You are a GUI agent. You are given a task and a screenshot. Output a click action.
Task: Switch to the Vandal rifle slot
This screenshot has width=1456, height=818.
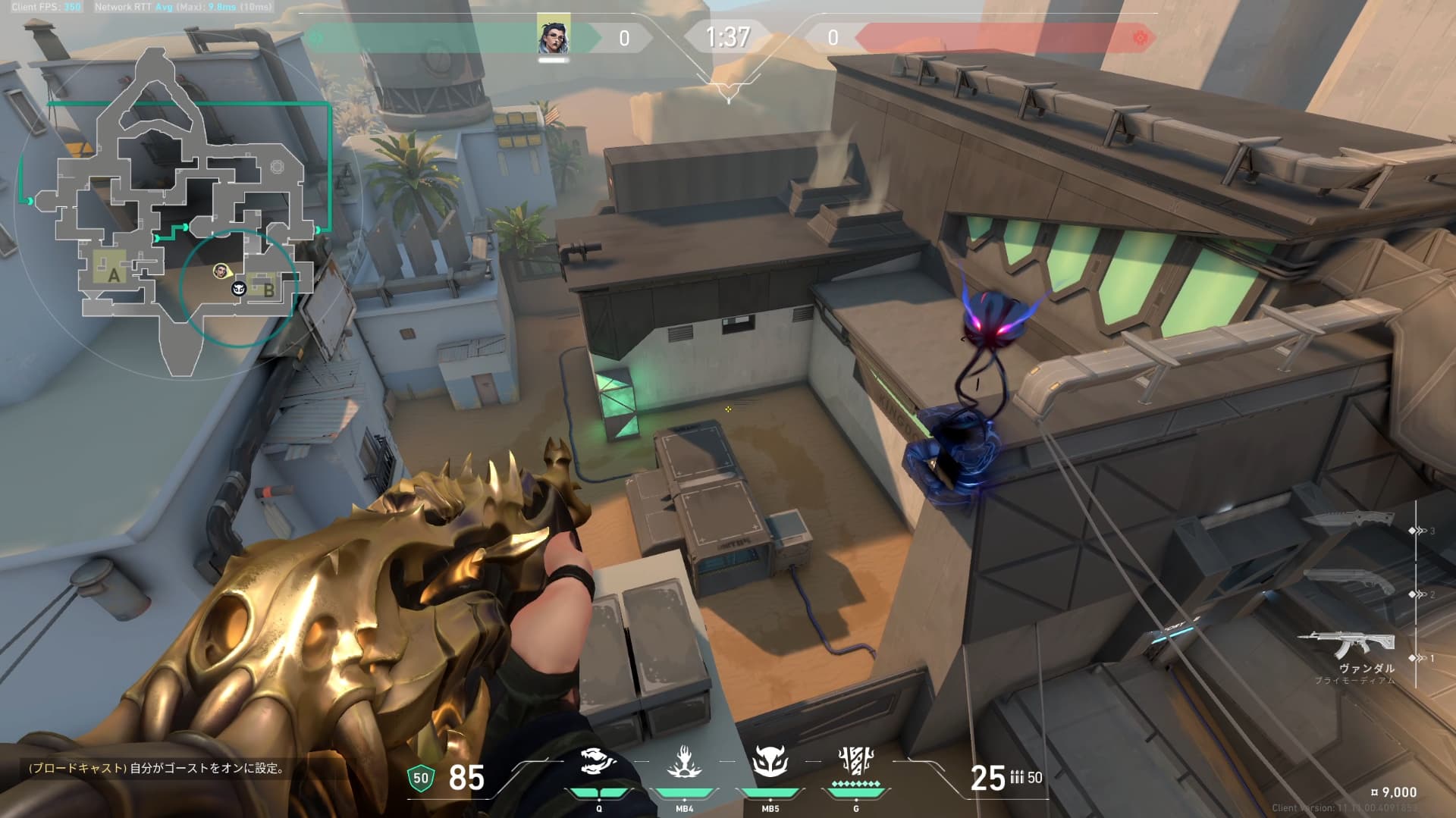[1345, 645]
